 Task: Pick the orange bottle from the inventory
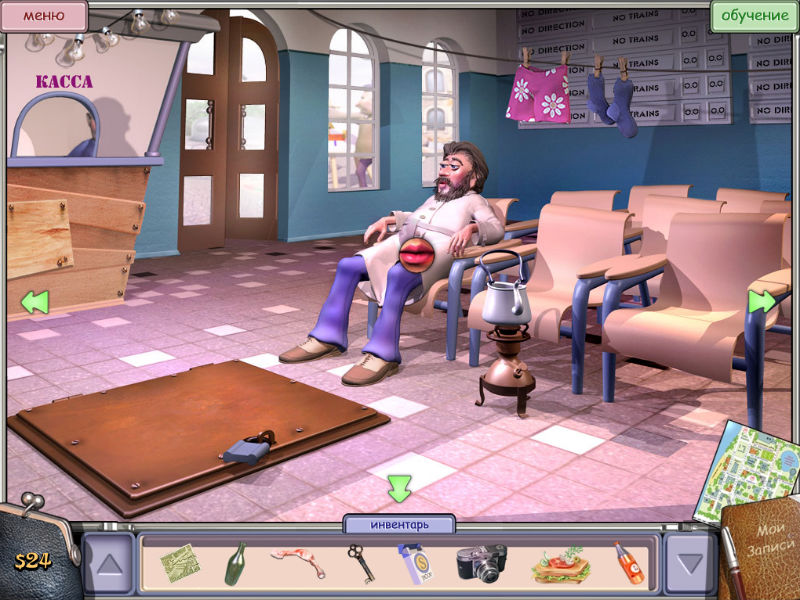[628, 563]
